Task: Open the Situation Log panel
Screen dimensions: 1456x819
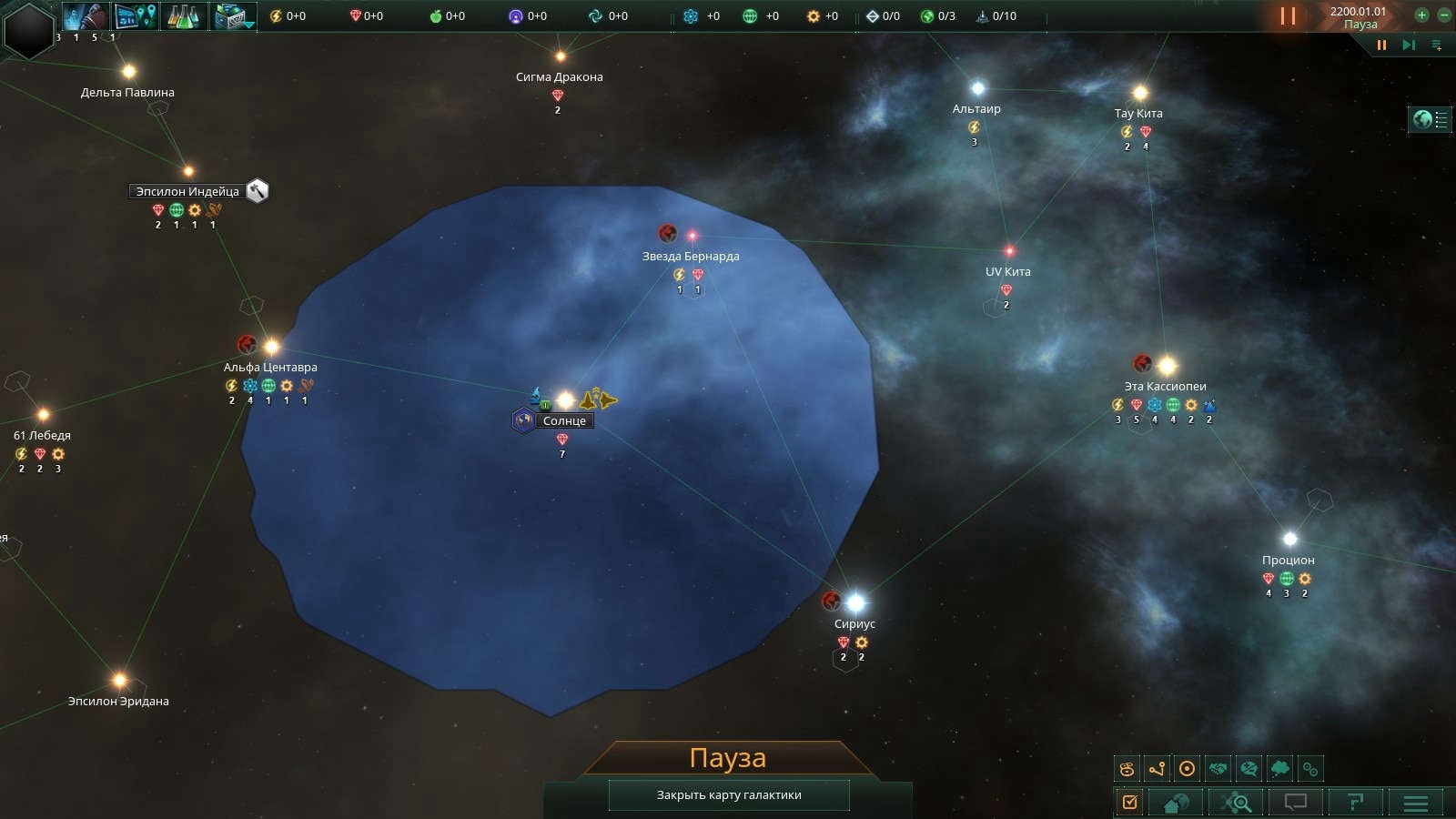Action: (1129, 802)
